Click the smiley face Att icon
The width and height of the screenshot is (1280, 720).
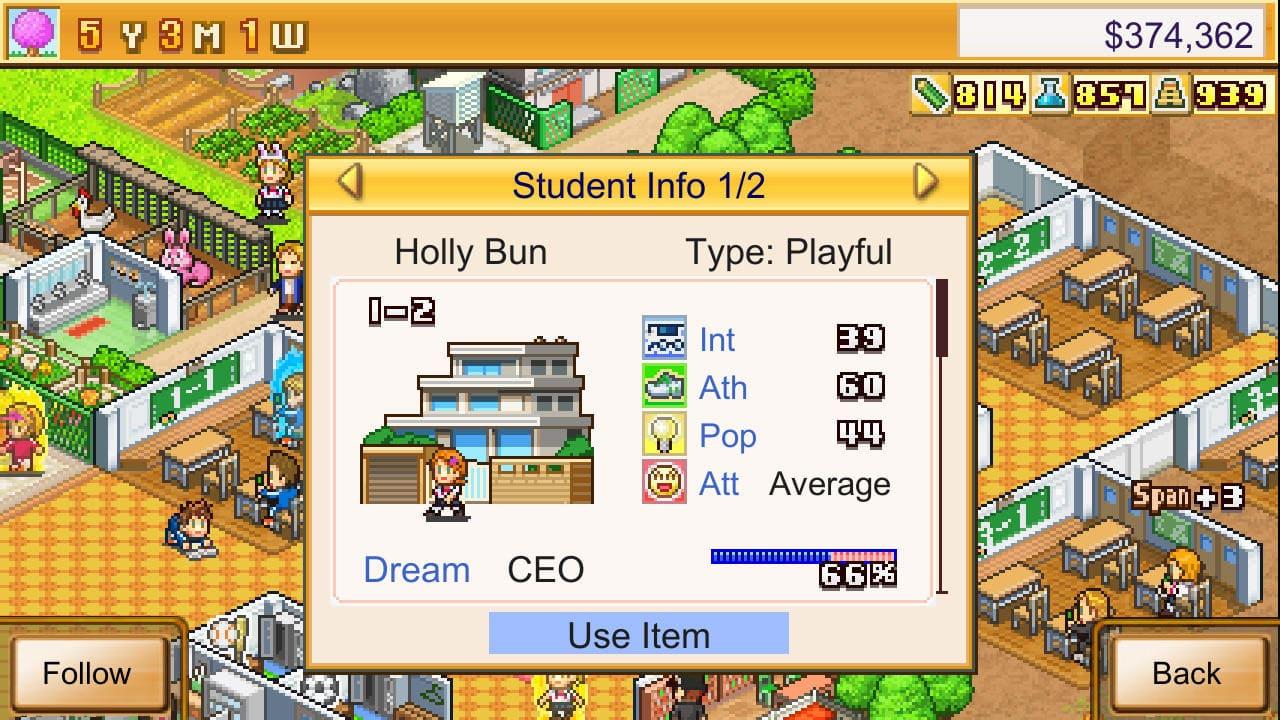664,484
